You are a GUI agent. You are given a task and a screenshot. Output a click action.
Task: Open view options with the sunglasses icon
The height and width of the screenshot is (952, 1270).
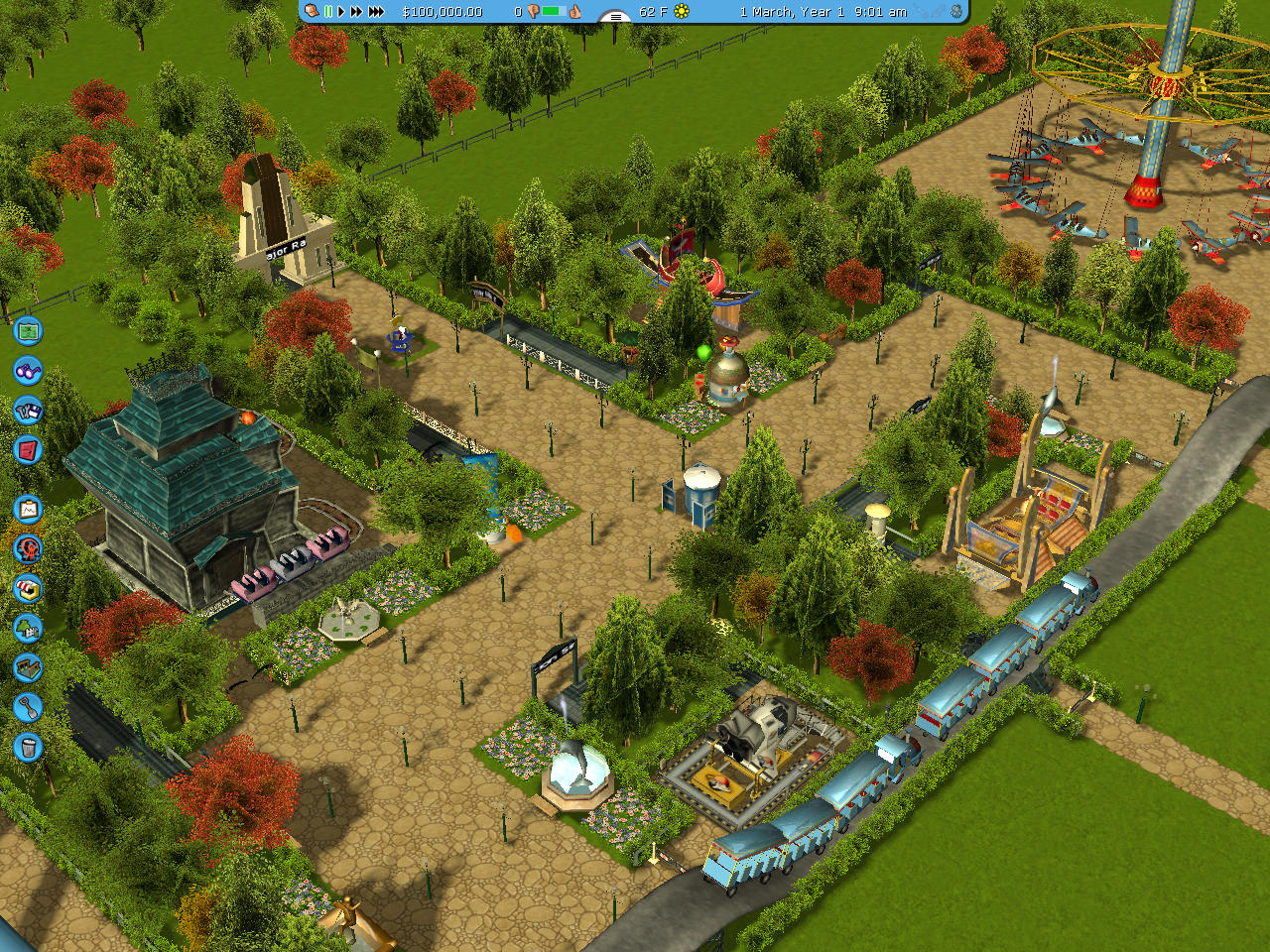(28, 371)
